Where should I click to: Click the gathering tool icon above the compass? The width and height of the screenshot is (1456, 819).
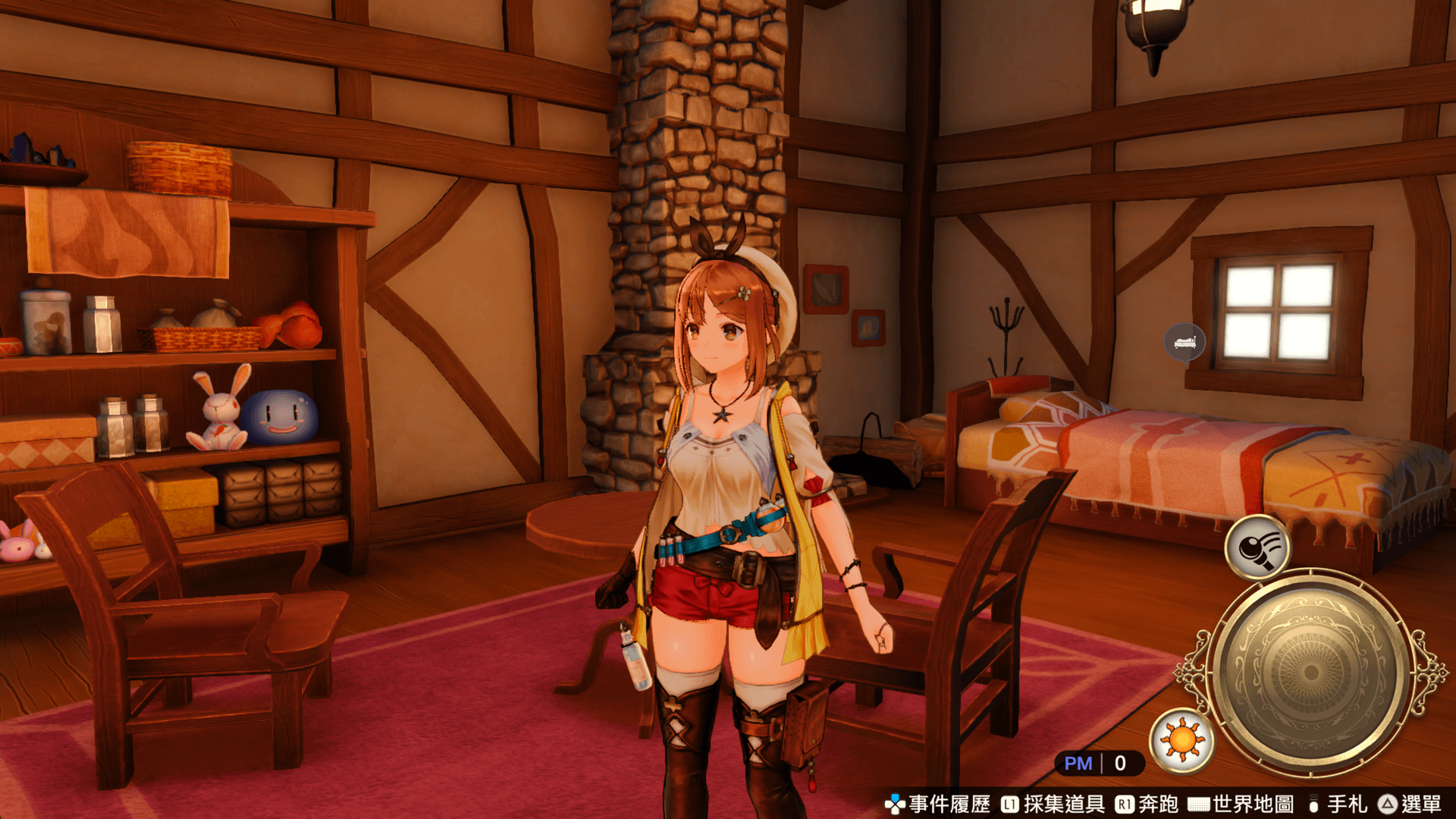tap(1257, 548)
